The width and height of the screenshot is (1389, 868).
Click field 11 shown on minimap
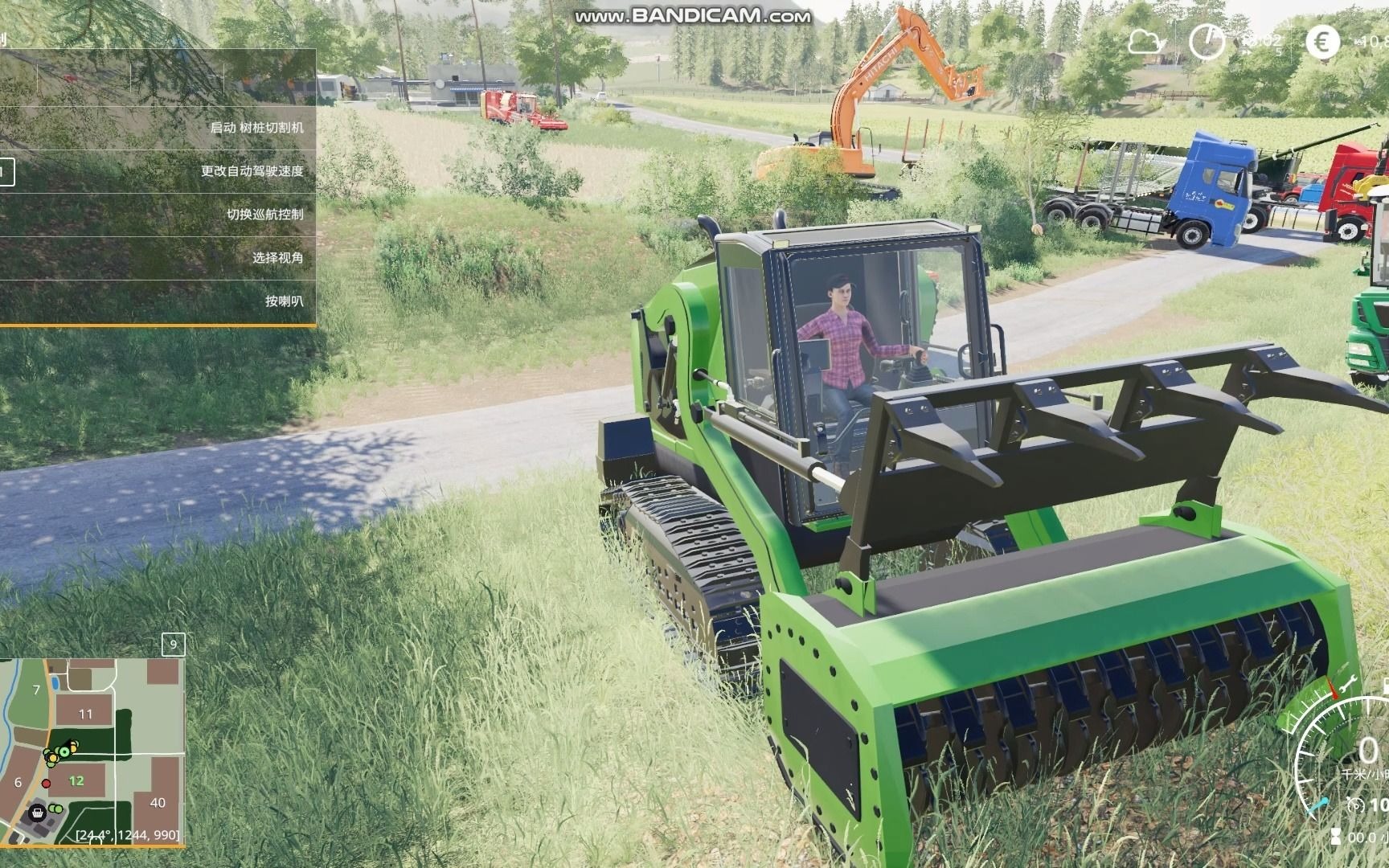point(86,714)
